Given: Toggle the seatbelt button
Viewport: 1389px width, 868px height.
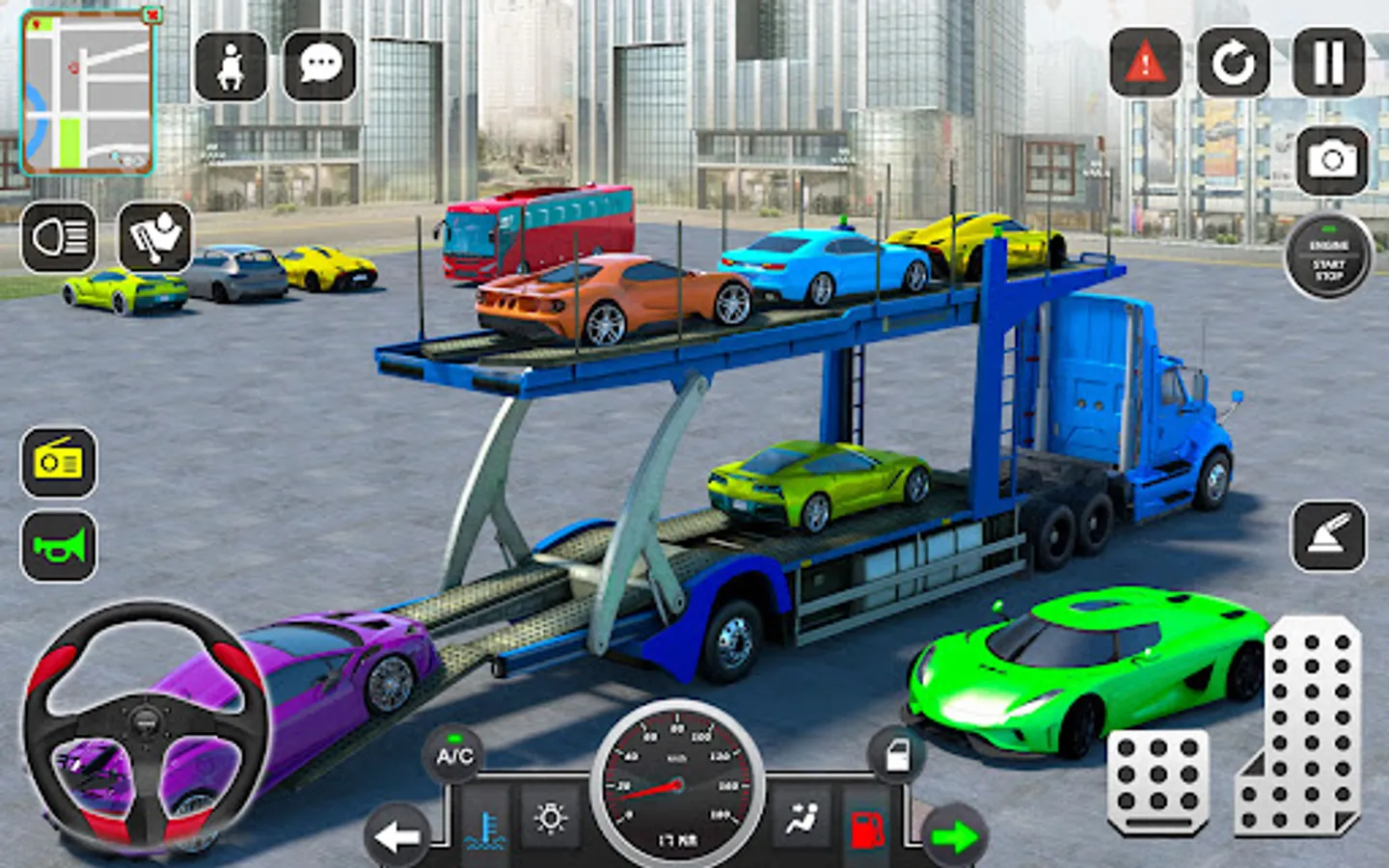Looking at the screenshot, I should [231, 66].
